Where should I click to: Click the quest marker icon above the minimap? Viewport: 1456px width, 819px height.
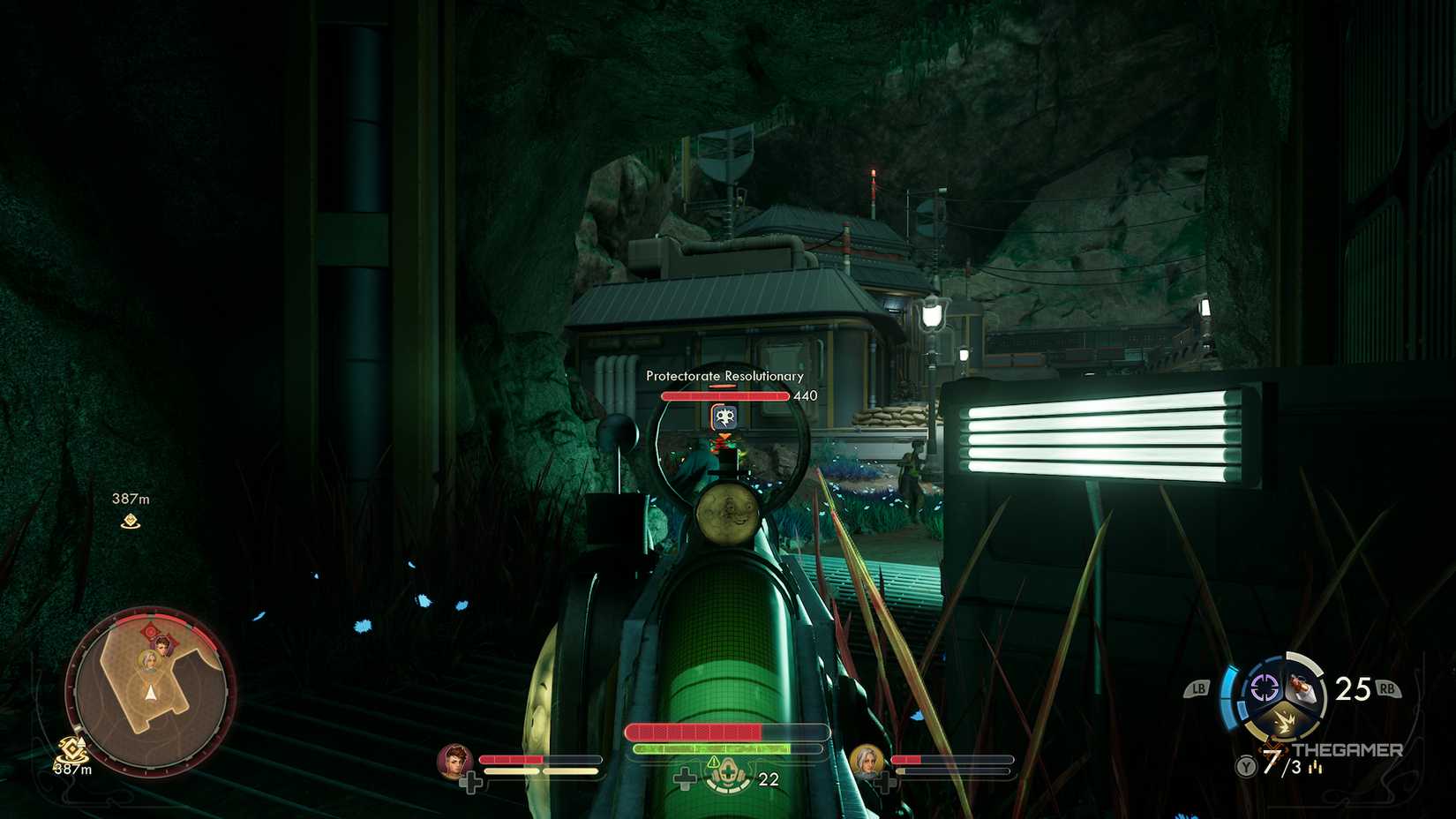click(x=131, y=520)
